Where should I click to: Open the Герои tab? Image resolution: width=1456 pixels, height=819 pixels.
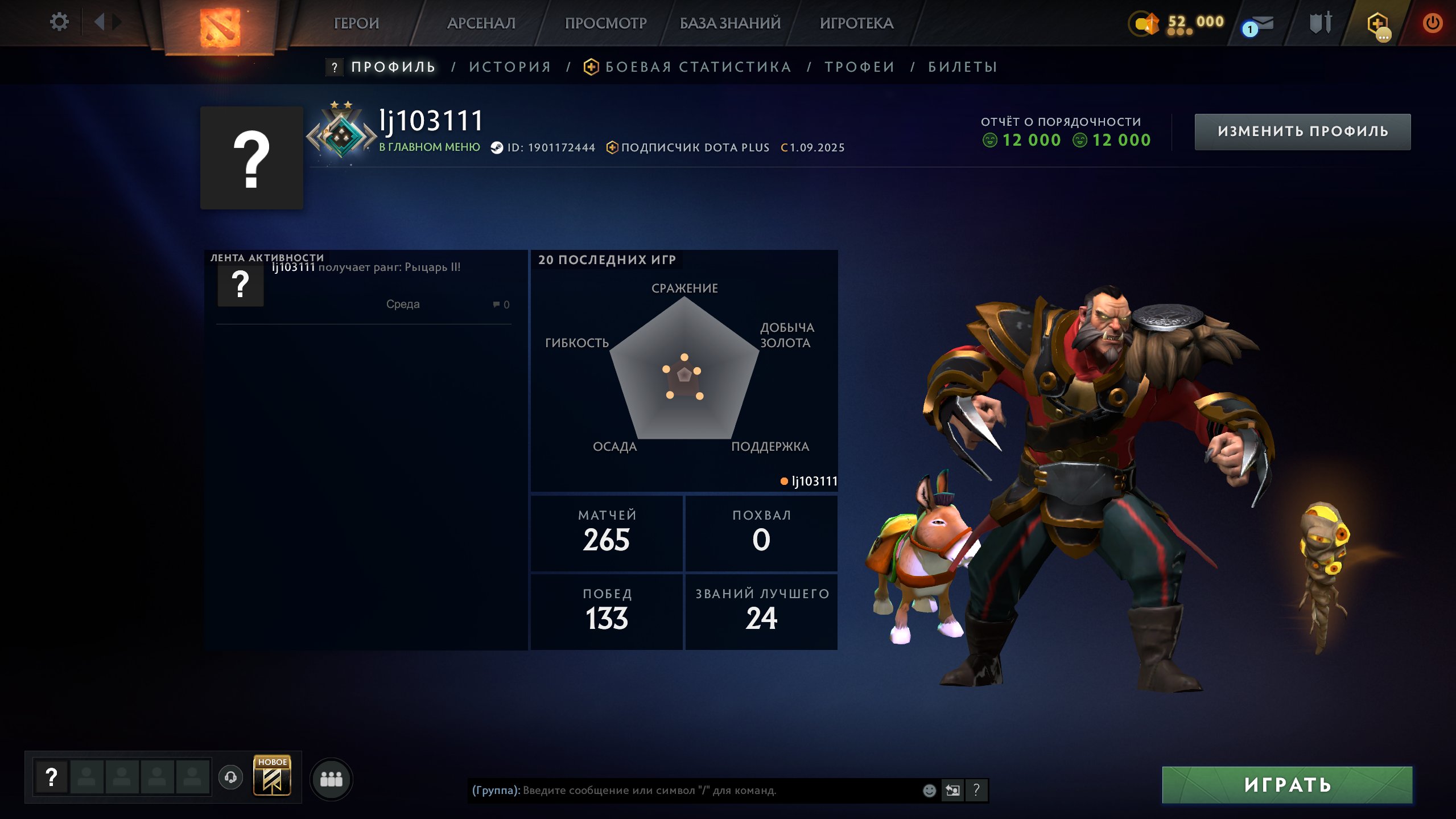[x=356, y=23]
